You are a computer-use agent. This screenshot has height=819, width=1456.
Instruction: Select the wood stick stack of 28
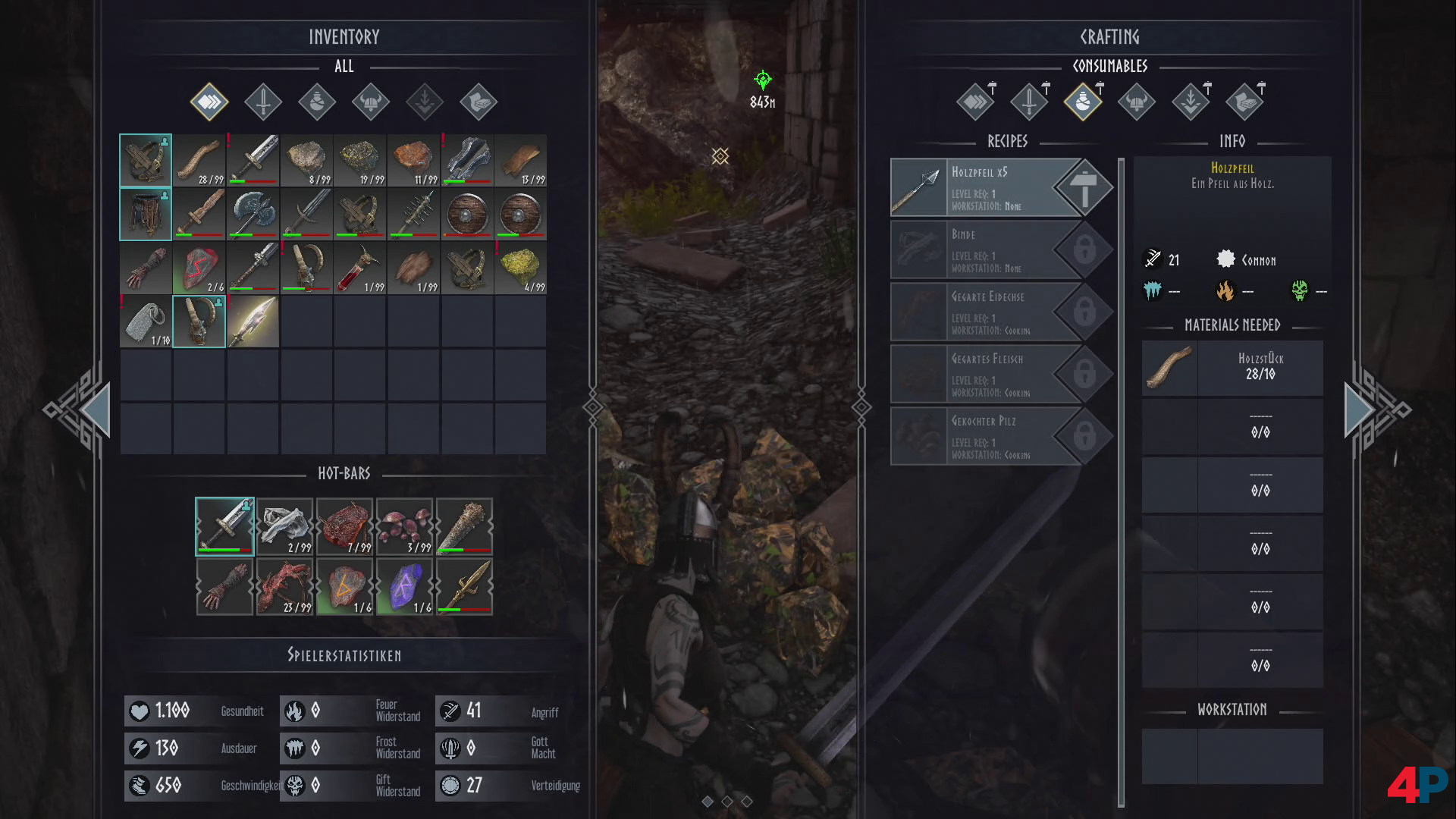pyautogui.click(x=199, y=161)
